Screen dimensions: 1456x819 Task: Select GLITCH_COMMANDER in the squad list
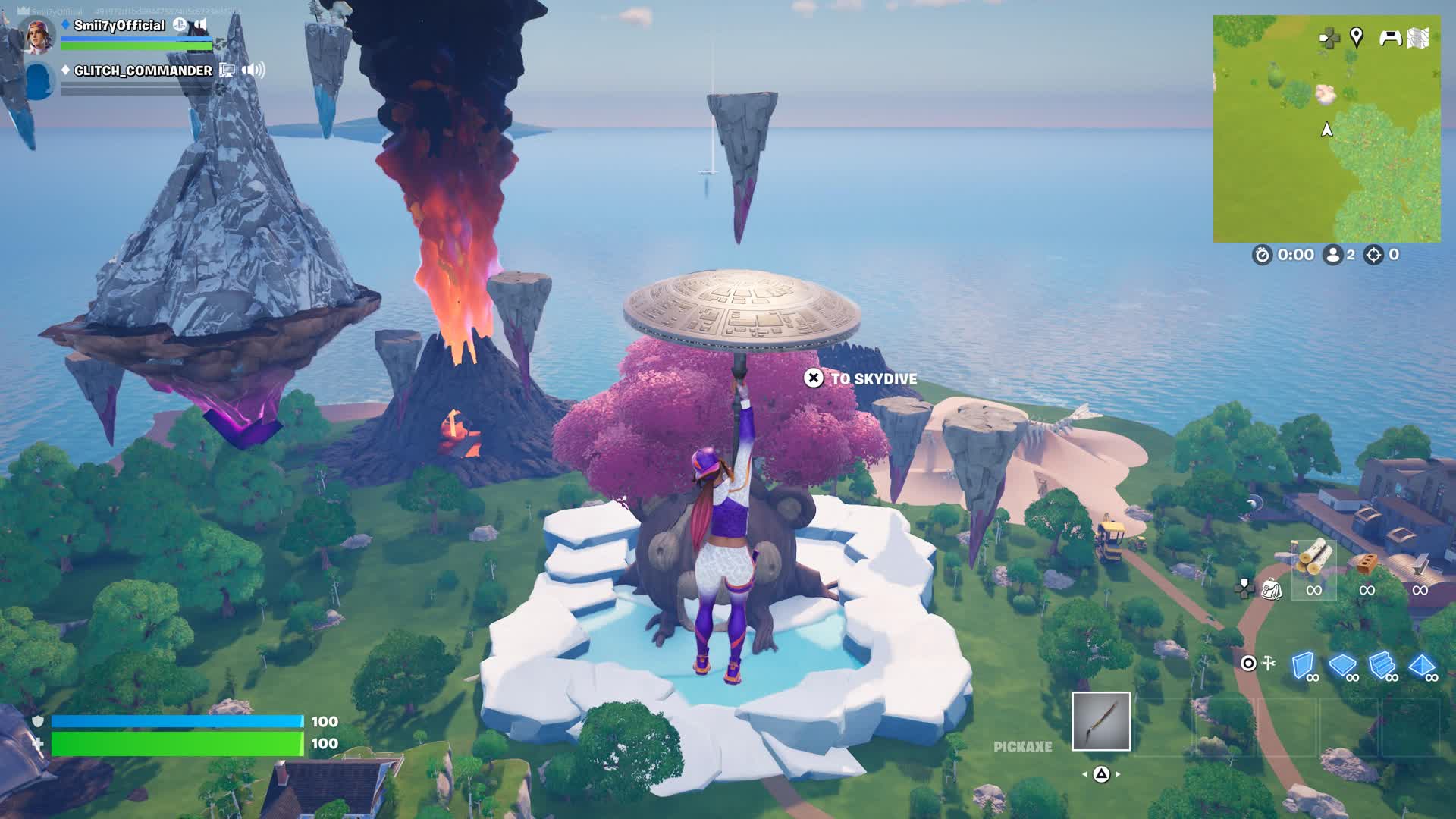click(143, 71)
